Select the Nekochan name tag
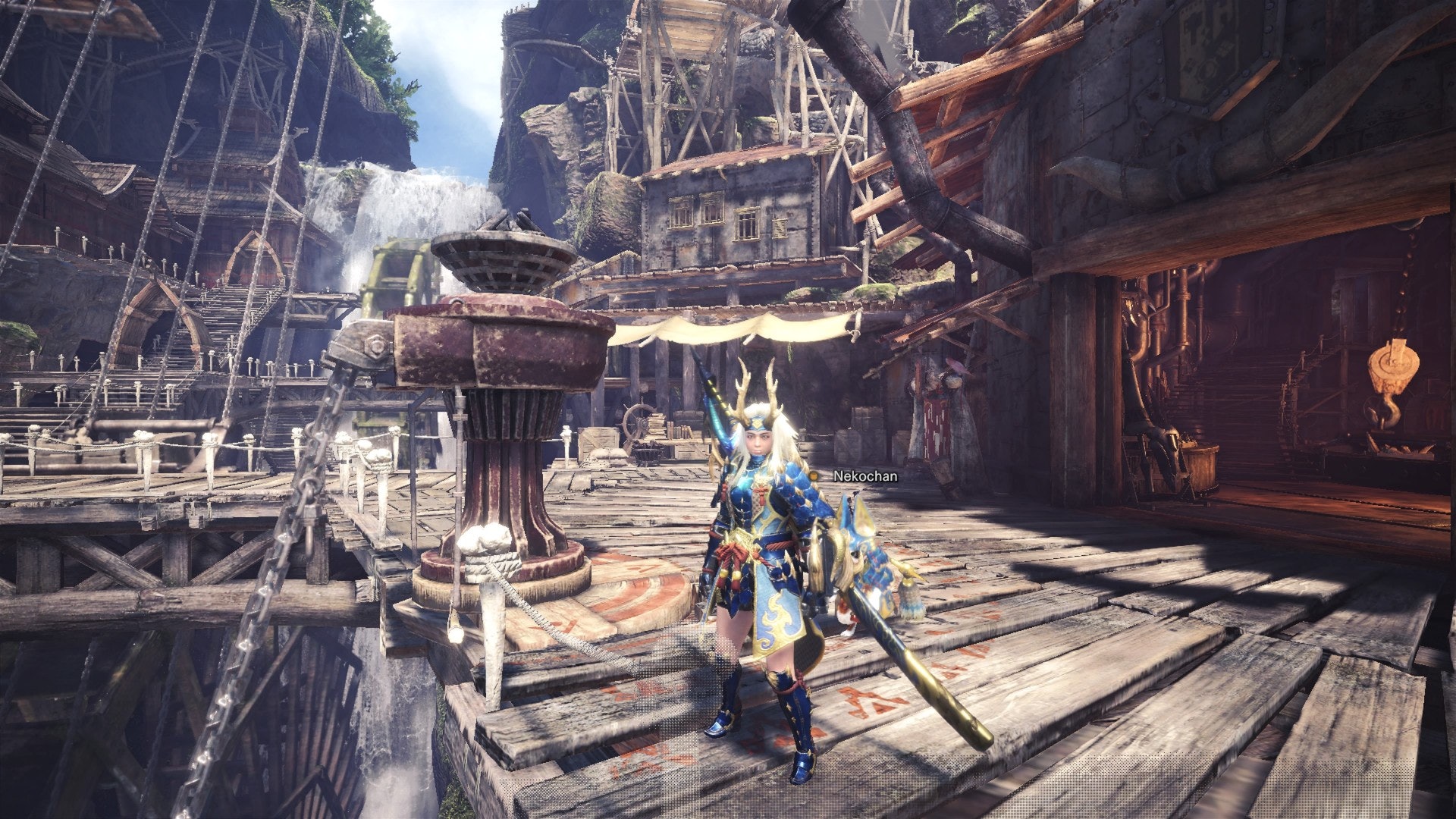The height and width of the screenshot is (819, 1456). 864,476
